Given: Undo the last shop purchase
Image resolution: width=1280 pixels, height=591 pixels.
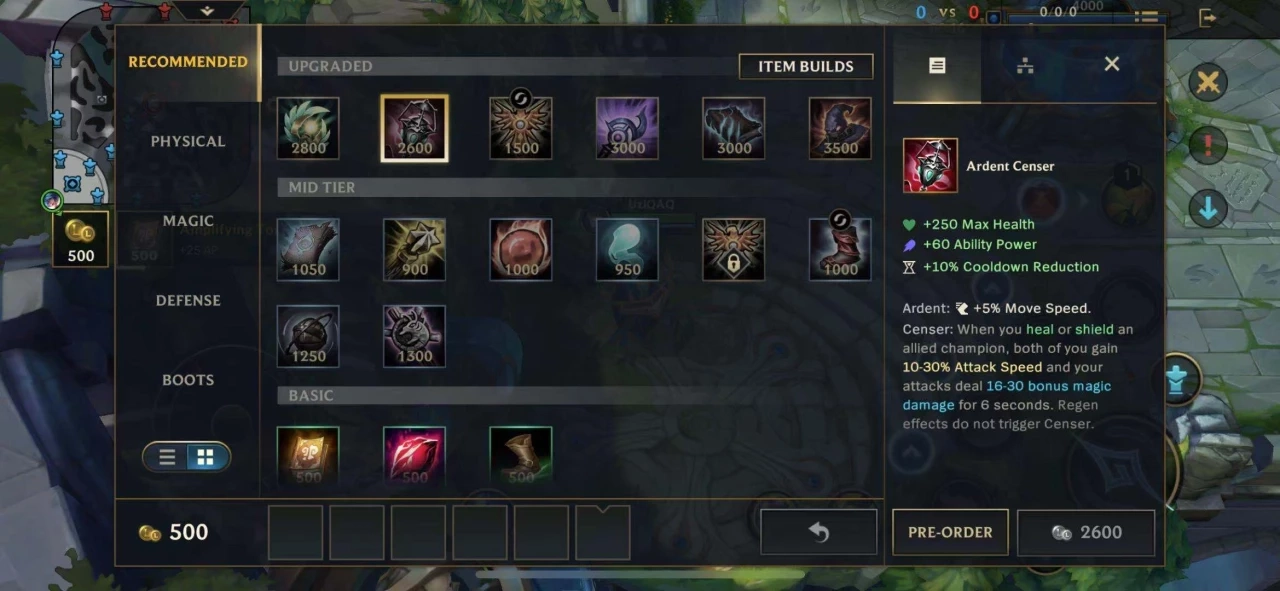Looking at the screenshot, I should [x=818, y=532].
